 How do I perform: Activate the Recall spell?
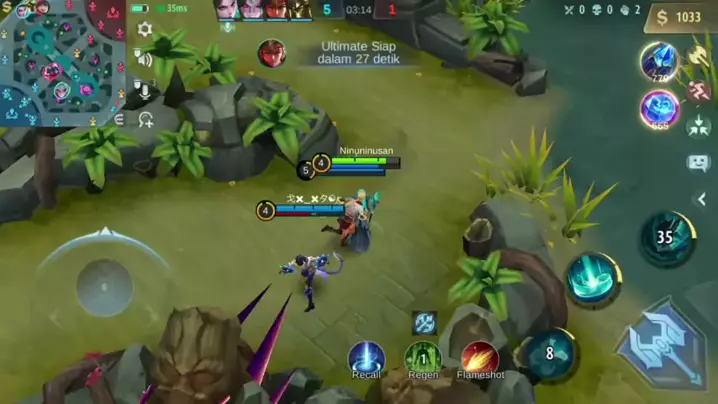[366, 358]
